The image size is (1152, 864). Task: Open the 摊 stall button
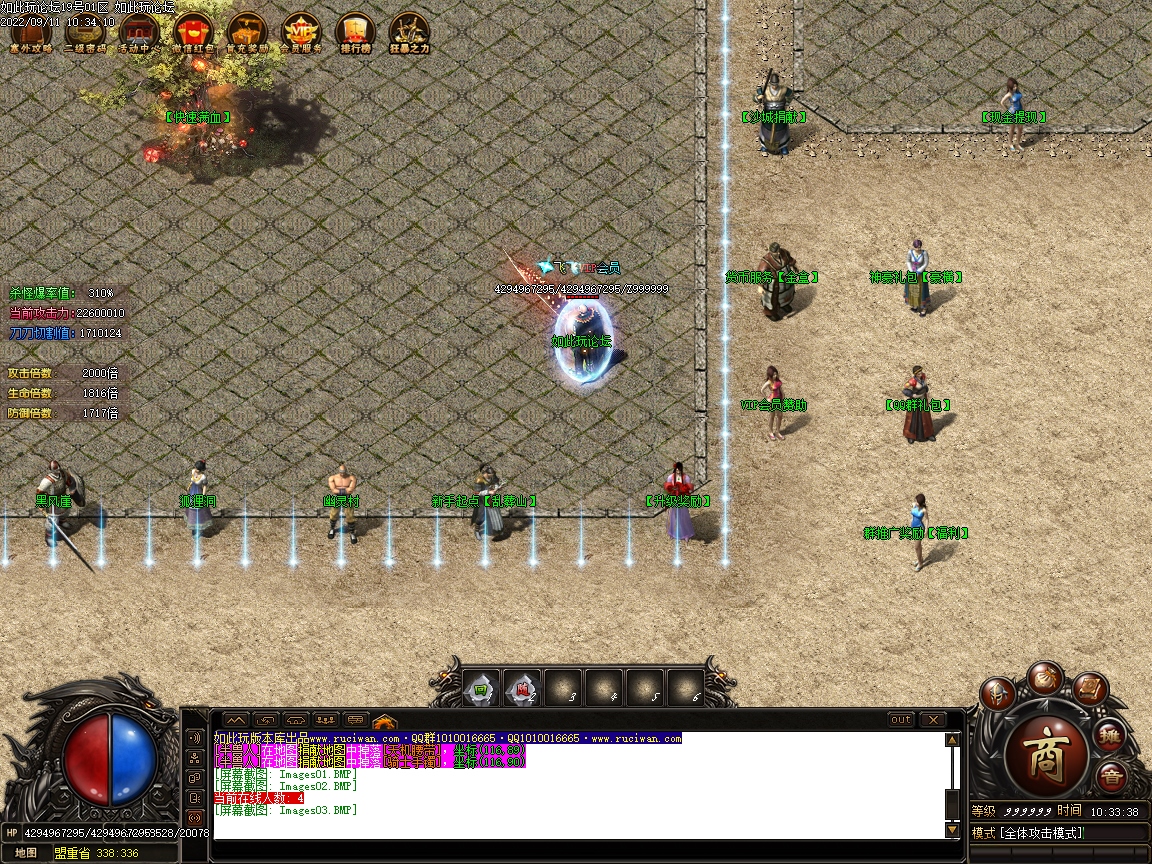[1109, 736]
